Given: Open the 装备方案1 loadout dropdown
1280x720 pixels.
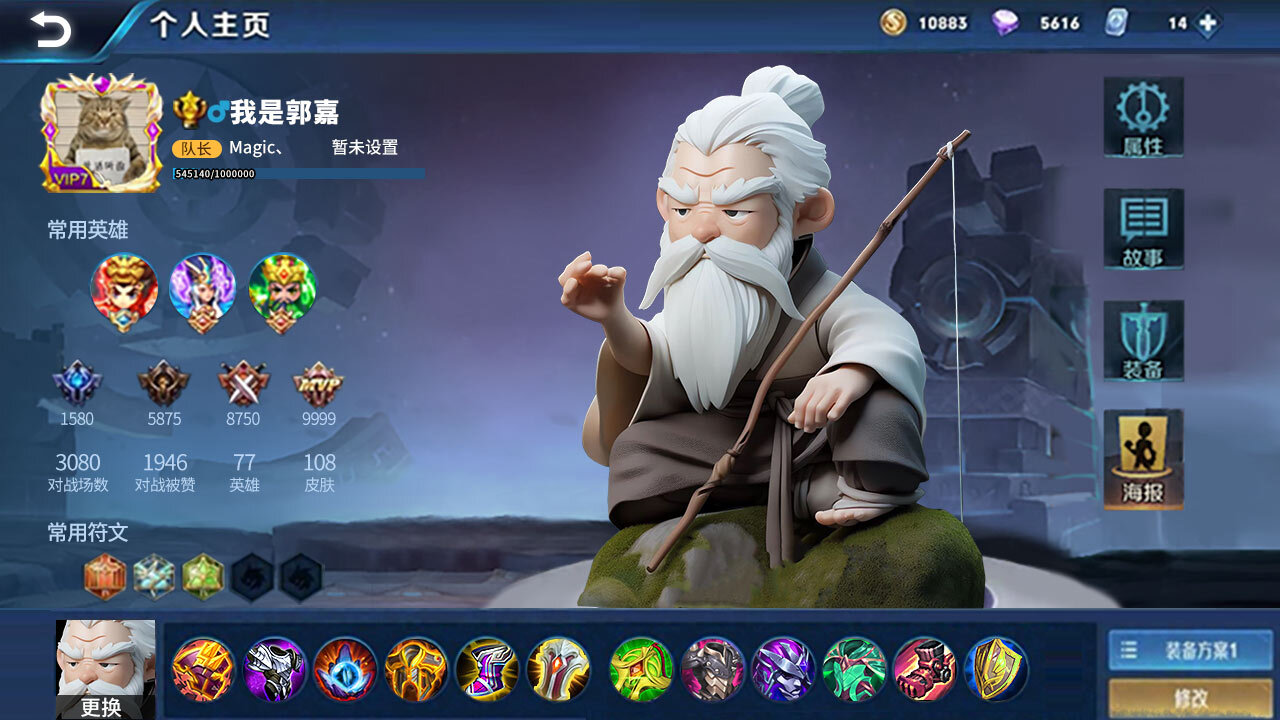Looking at the screenshot, I should (1190, 650).
